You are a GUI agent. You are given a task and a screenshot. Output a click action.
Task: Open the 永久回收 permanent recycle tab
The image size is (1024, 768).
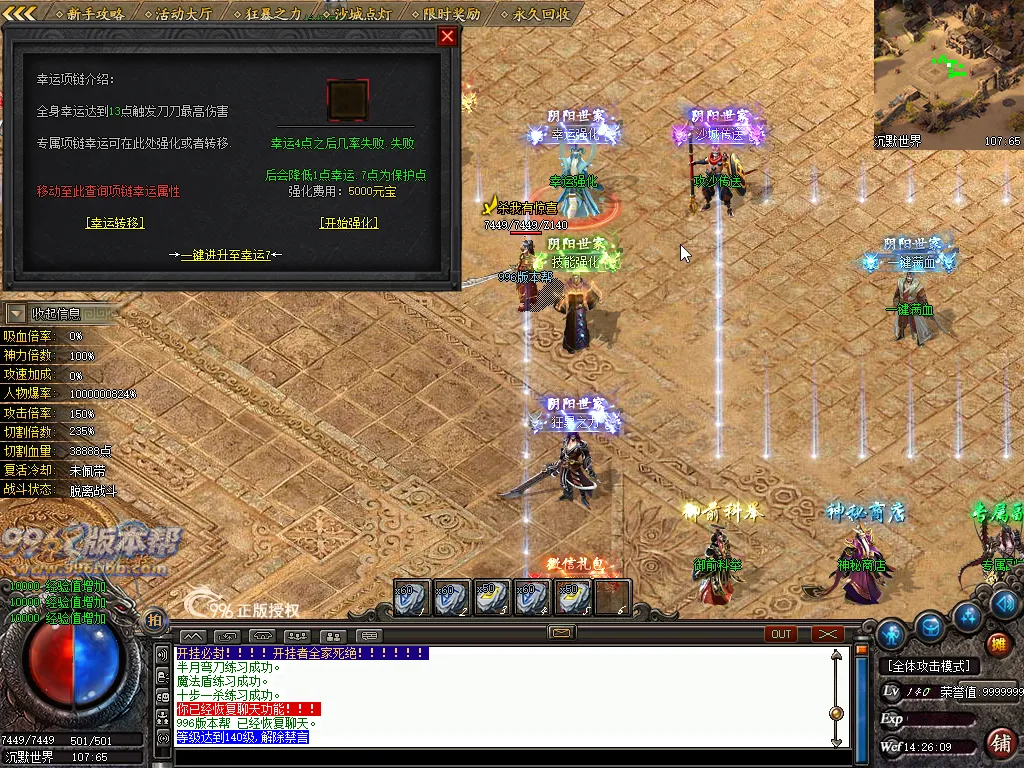coord(541,14)
